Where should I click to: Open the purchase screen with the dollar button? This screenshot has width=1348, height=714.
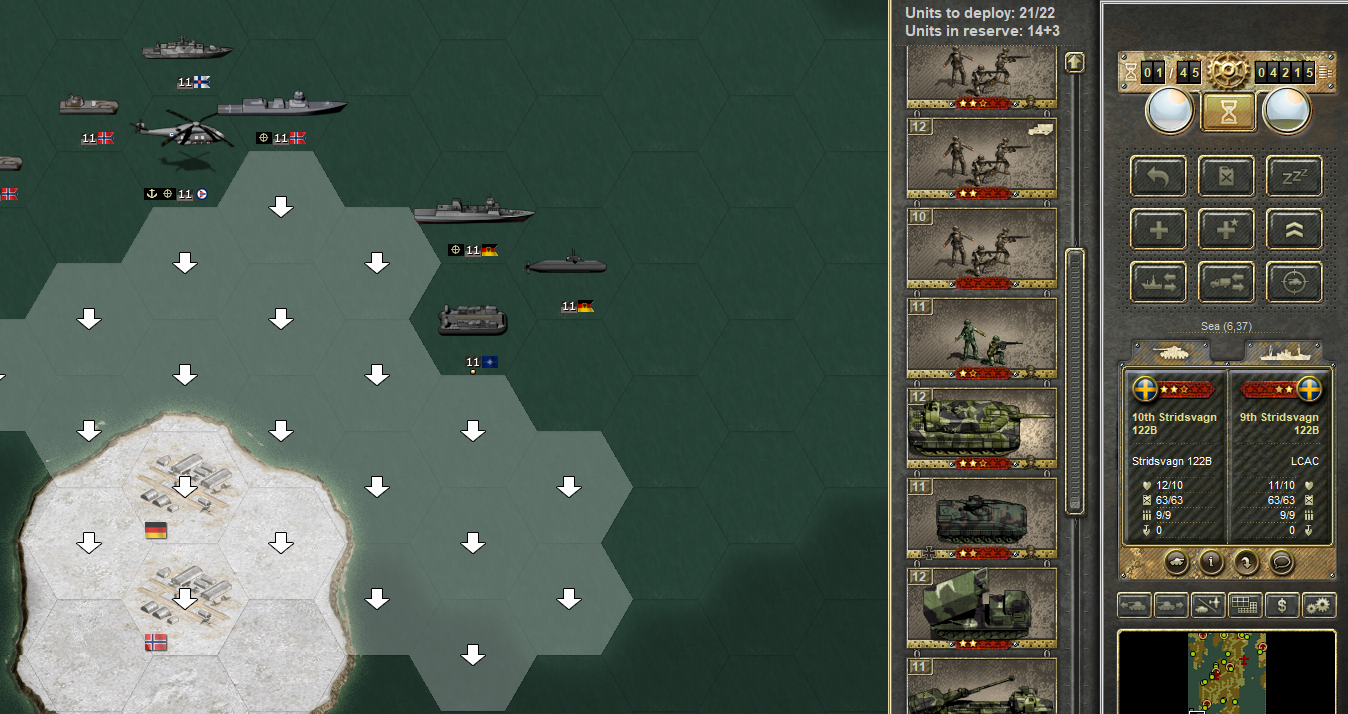point(1282,605)
